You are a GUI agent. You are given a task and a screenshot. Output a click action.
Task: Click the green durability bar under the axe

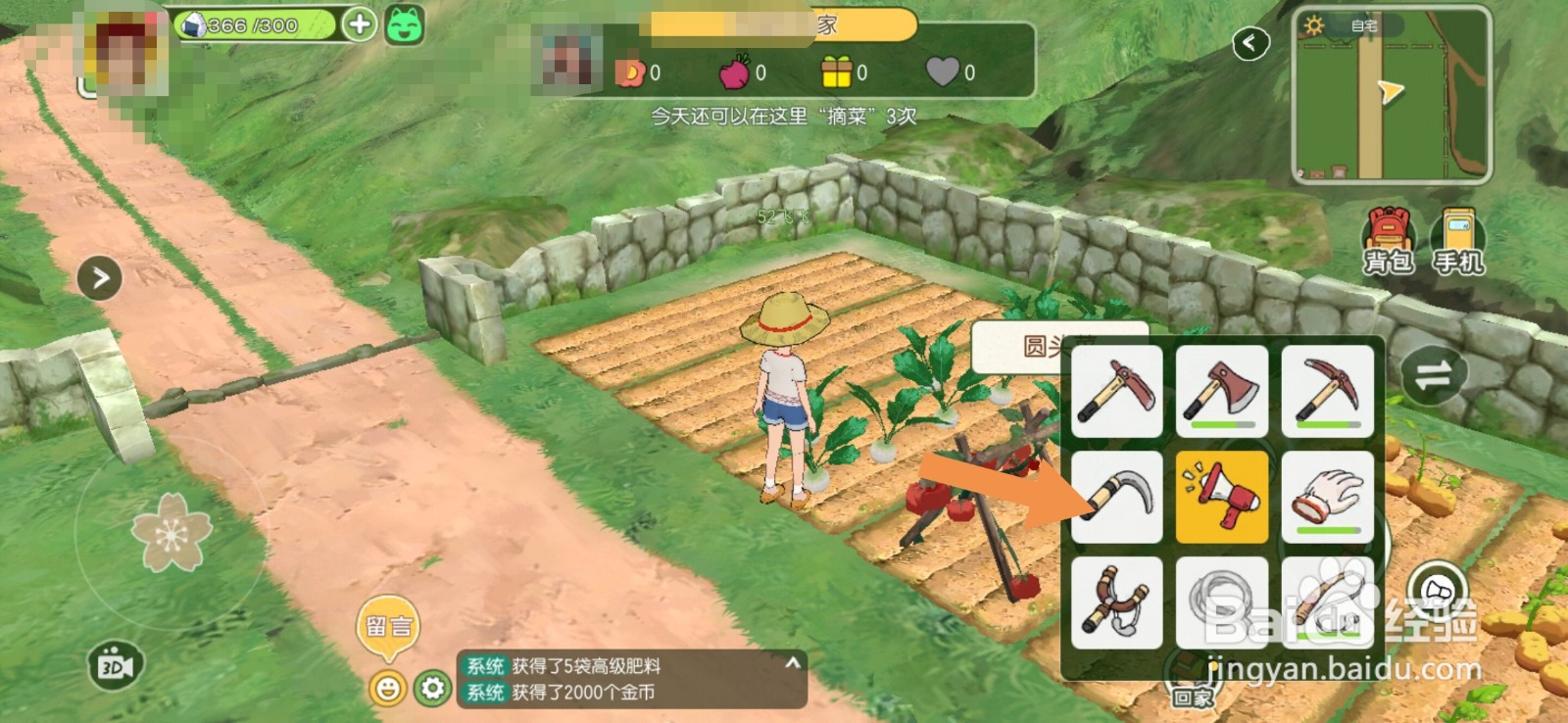pos(1221,423)
